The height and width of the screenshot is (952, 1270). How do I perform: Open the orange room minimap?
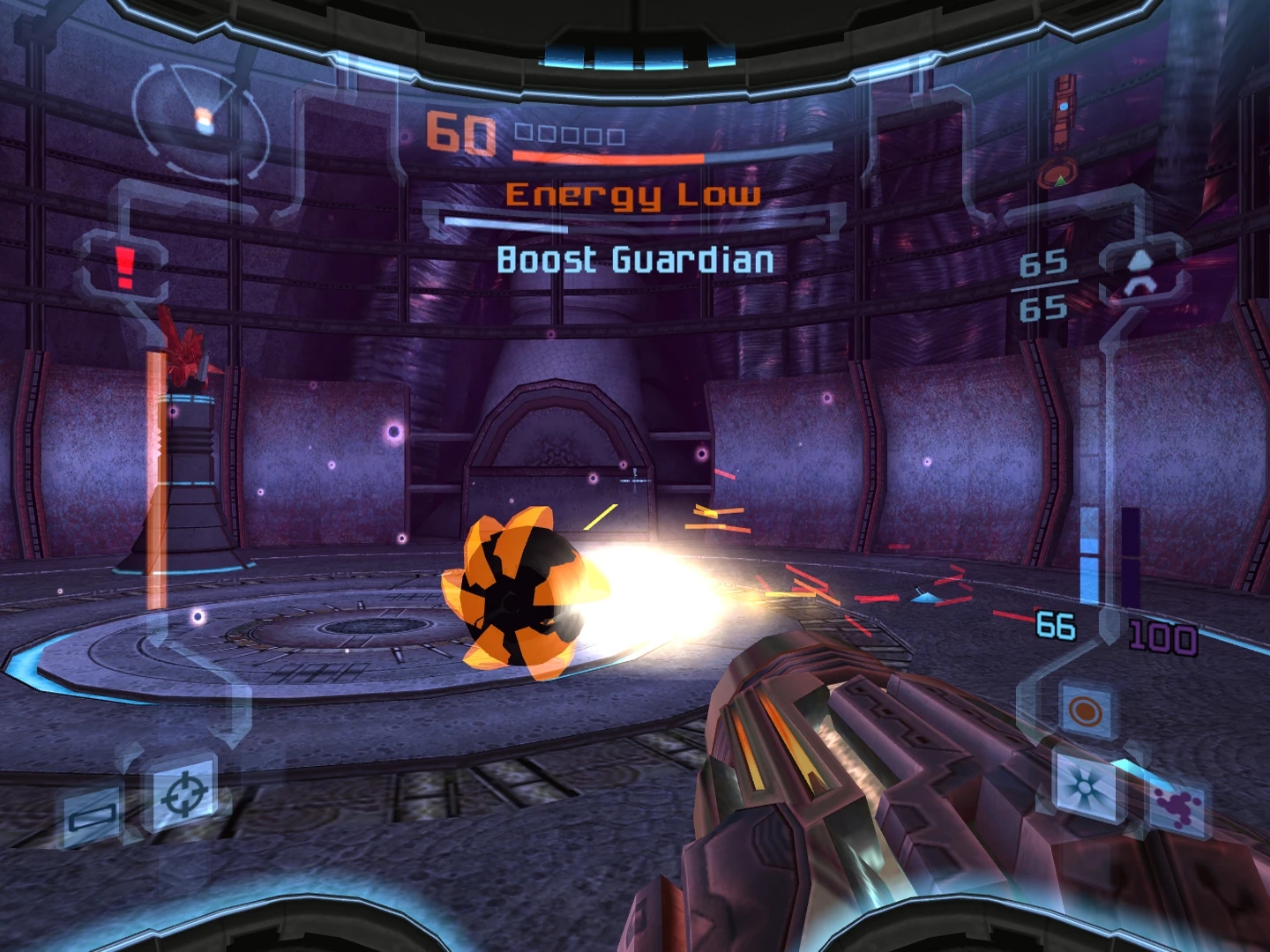click(1065, 132)
